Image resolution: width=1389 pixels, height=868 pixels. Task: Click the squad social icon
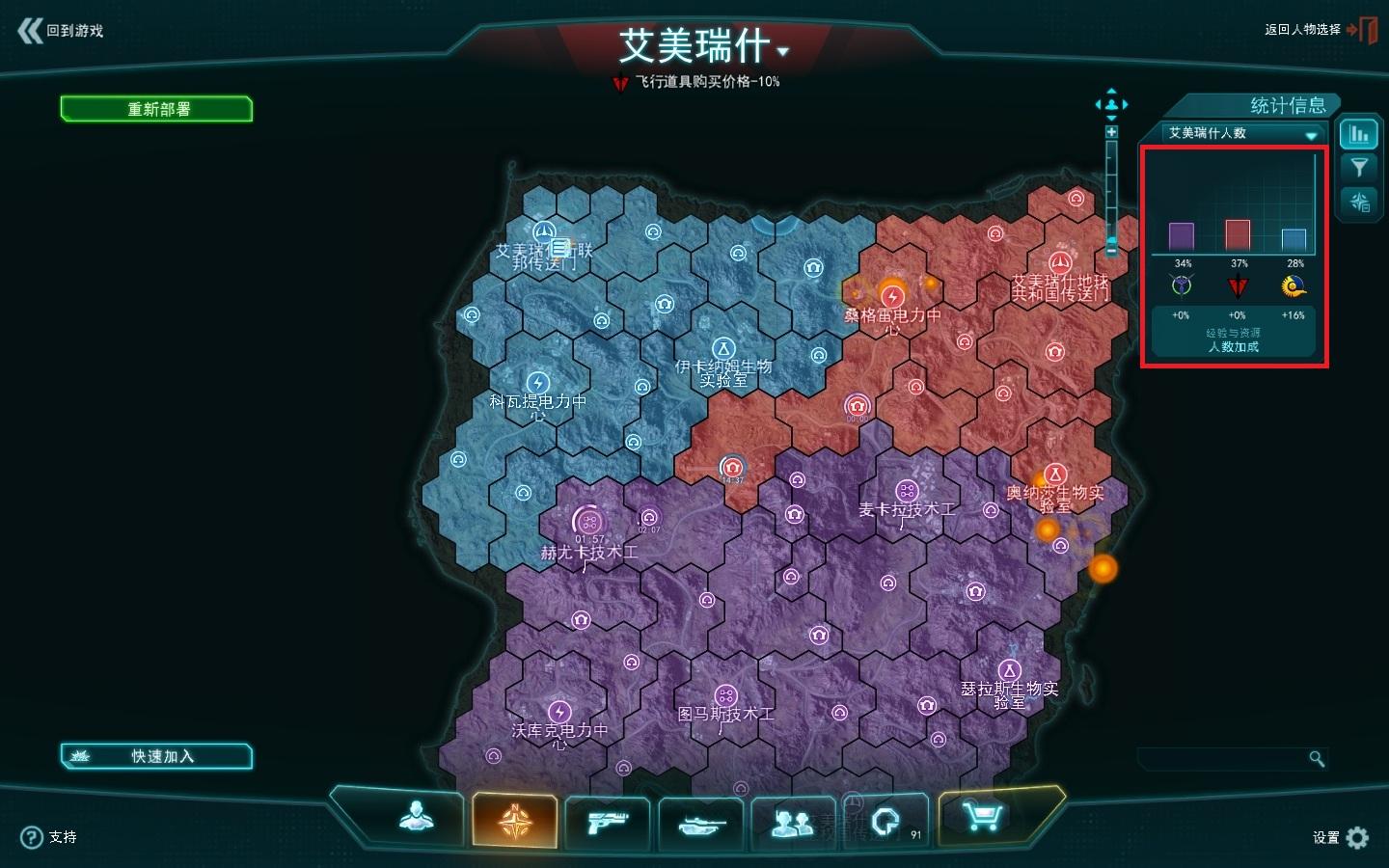(793, 821)
